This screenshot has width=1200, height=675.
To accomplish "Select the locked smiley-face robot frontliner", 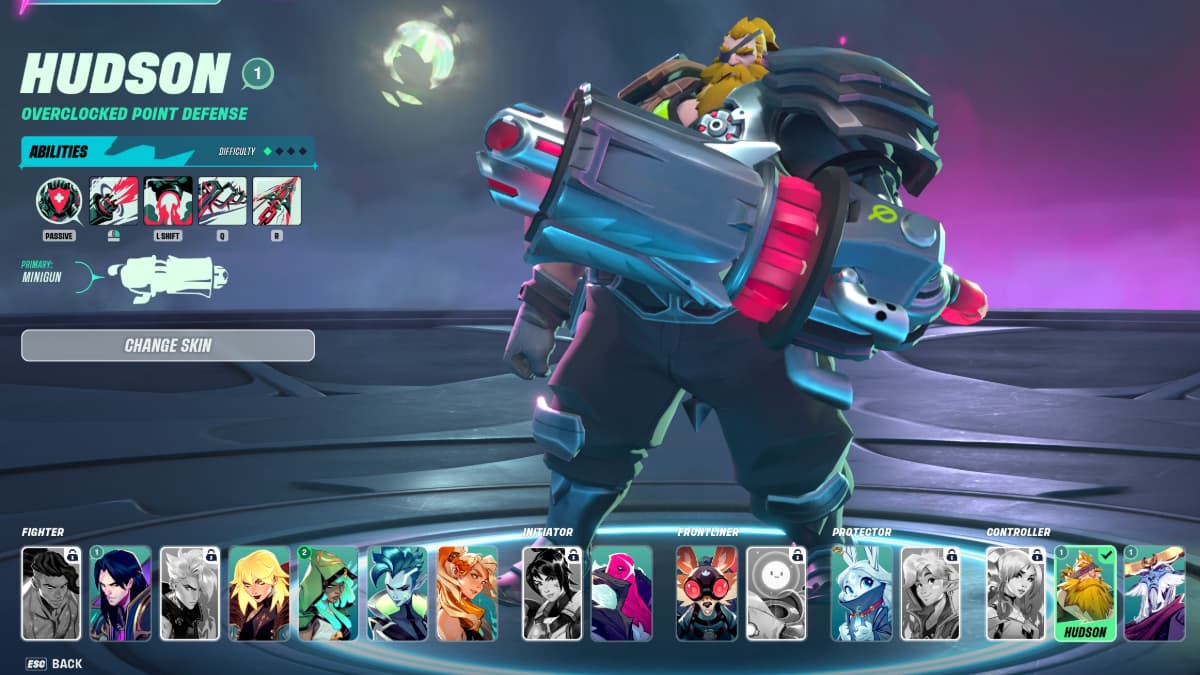I will (776, 593).
